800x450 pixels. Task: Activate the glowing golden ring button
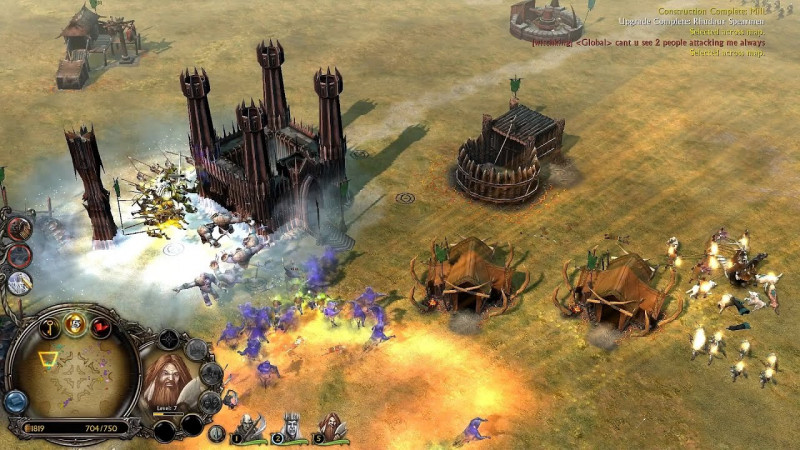pyautogui.click(x=75, y=322)
